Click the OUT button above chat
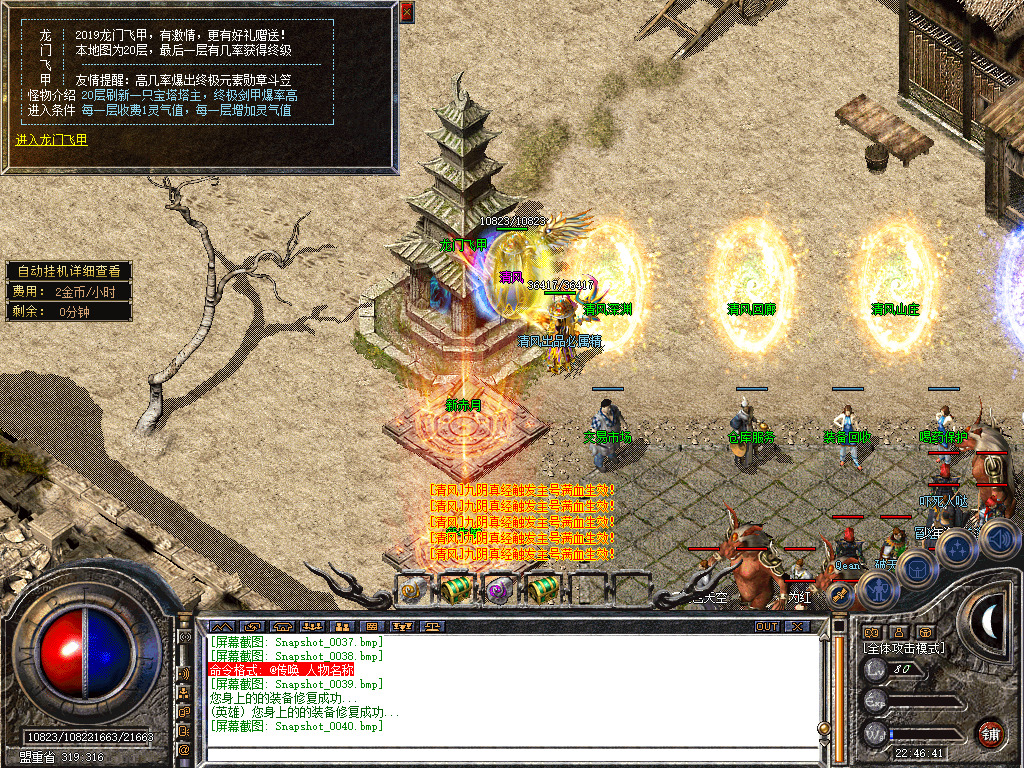This screenshot has width=1024, height=768. click(x=766, y=626)
